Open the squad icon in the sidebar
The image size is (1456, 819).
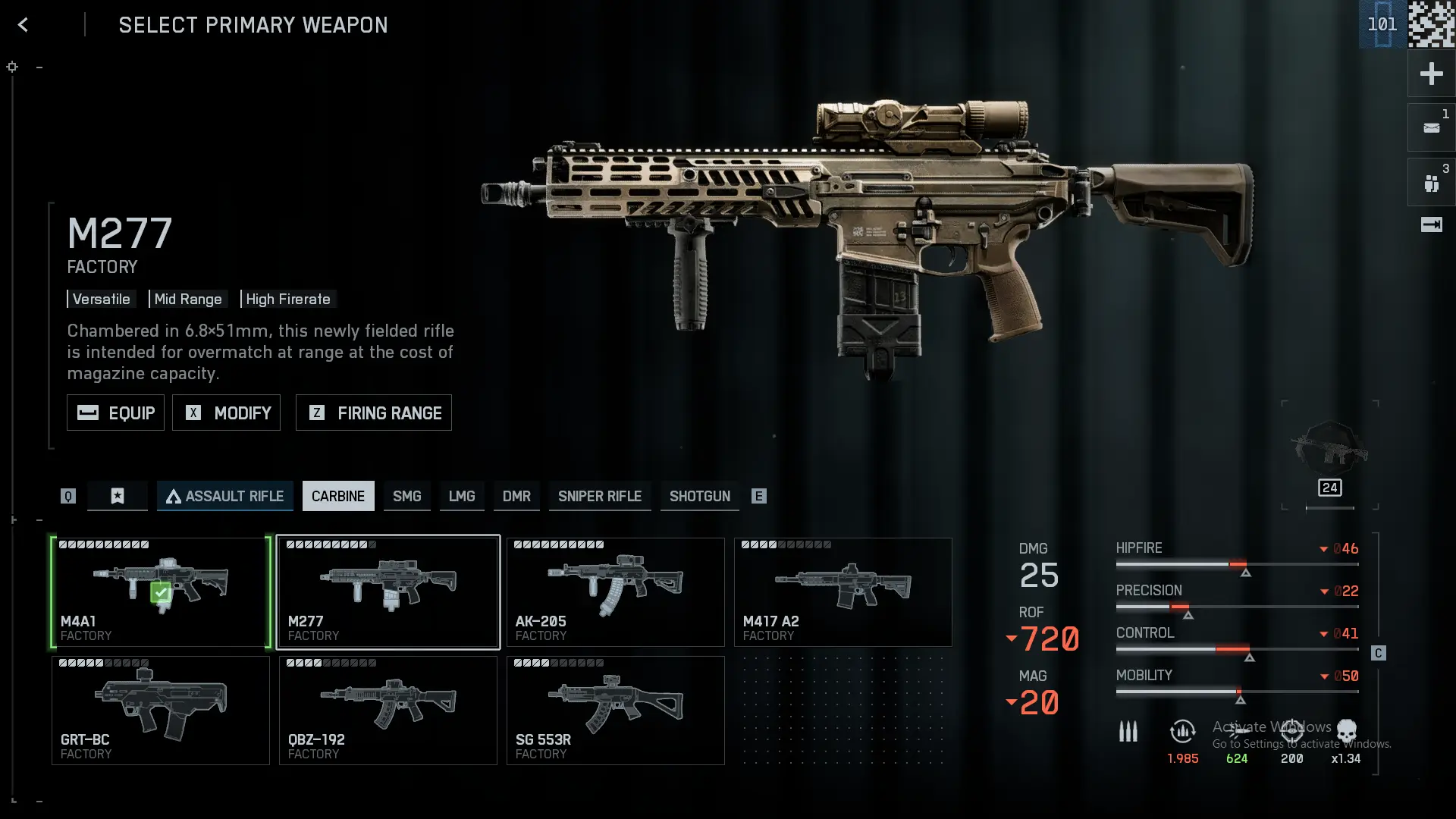tap(1431, 183)
